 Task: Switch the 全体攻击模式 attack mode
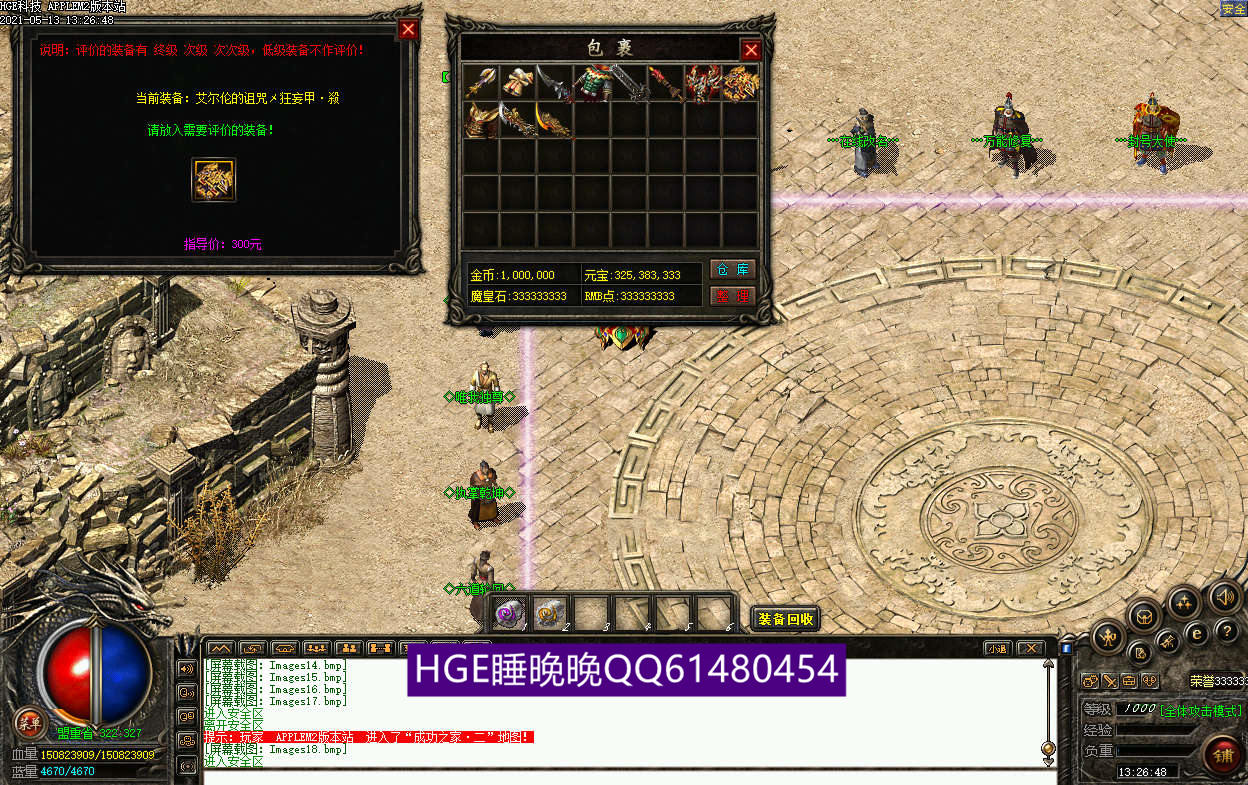1201,710
